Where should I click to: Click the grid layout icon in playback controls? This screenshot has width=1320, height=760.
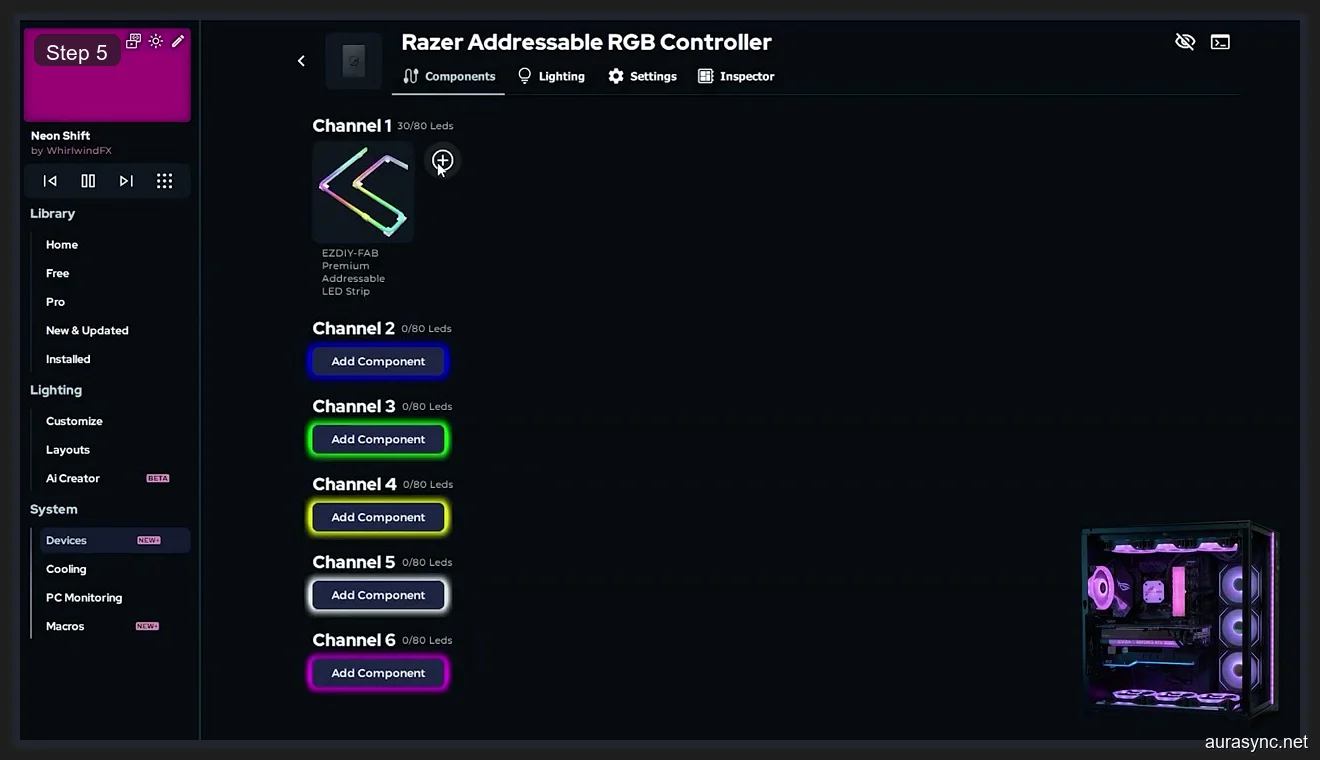pos(164,181)
